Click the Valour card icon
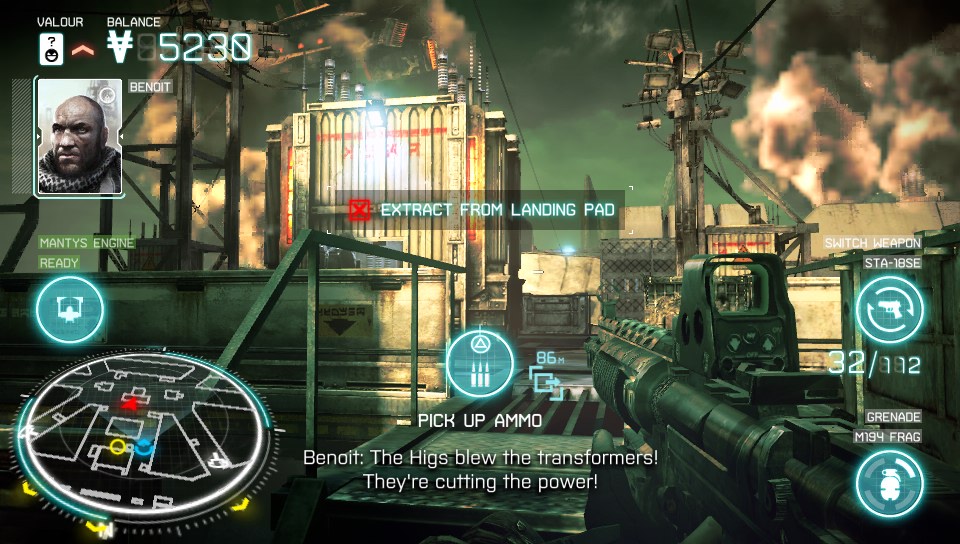Image resolution: width=960 pixels, height=544 pixels. click(51, 46)
